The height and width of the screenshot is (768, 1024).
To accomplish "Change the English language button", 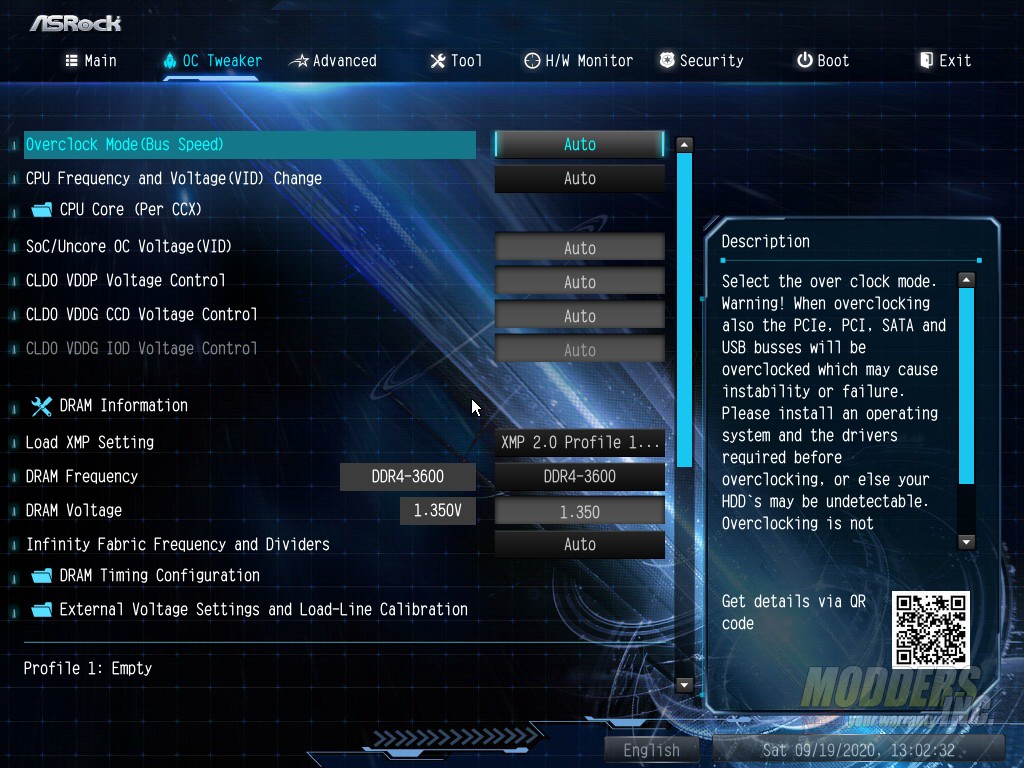I will pyautogui.click(x=651, y=750).
